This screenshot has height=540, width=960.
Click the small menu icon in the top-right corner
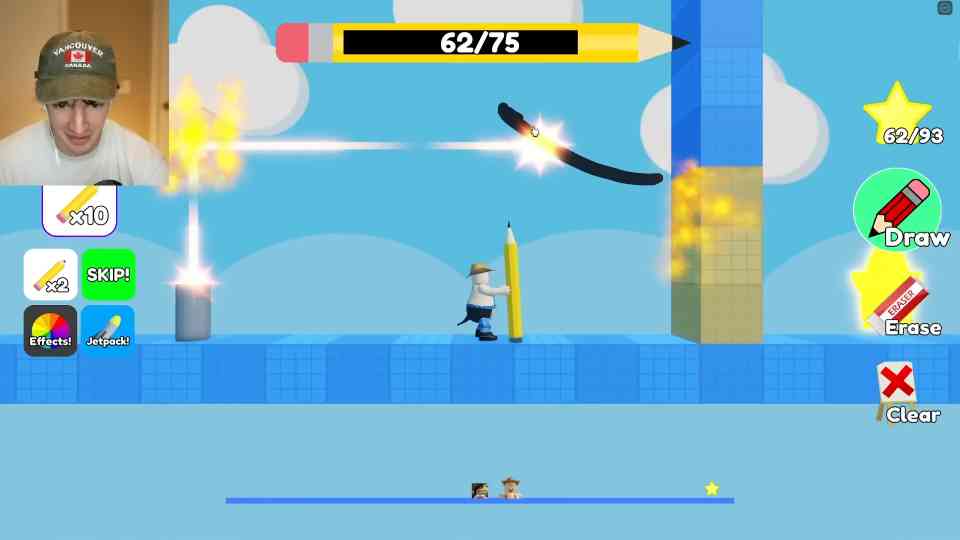[x=945, y=8]
